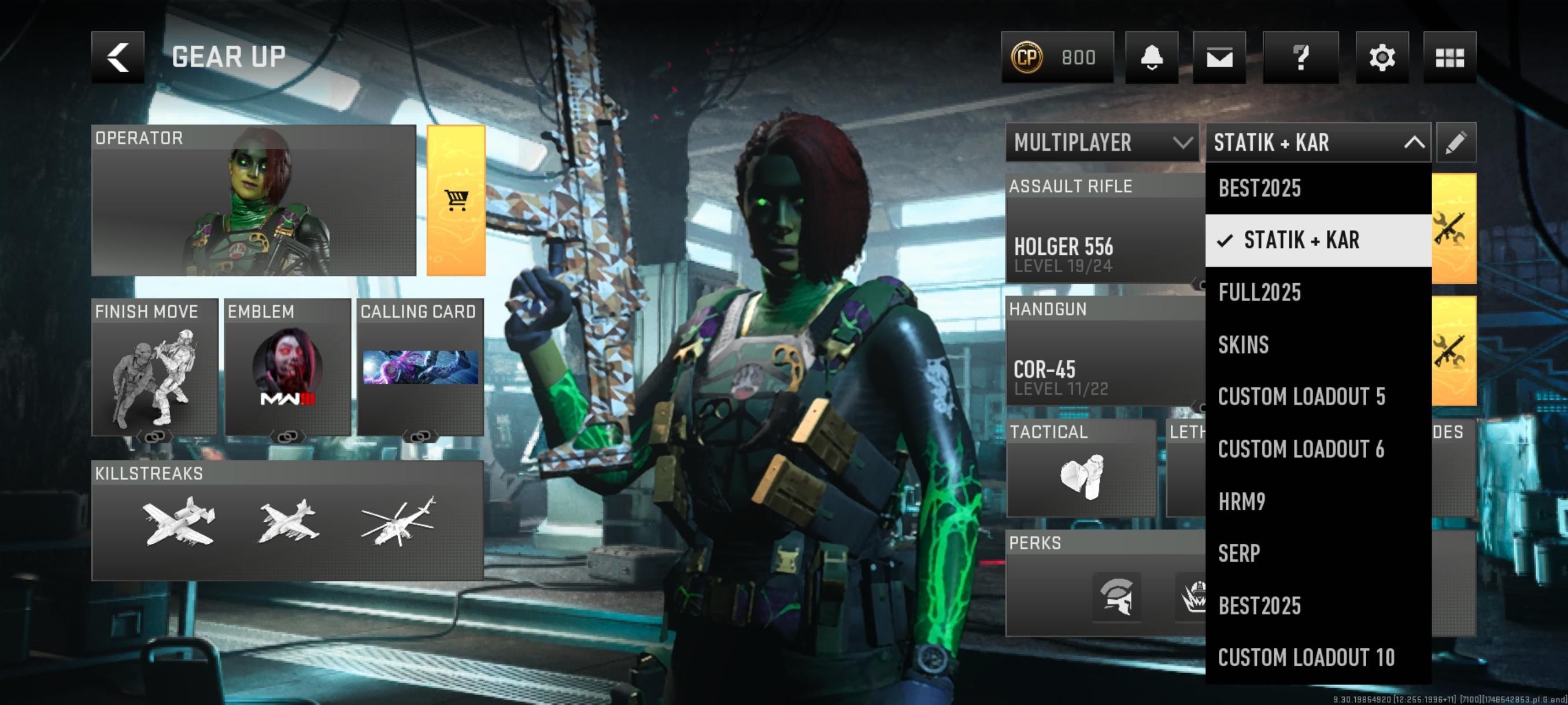Open the gear settings menu
The height and width of the screenshot is (705, 1568).
pyautogui.click(x=1382, y=57)
